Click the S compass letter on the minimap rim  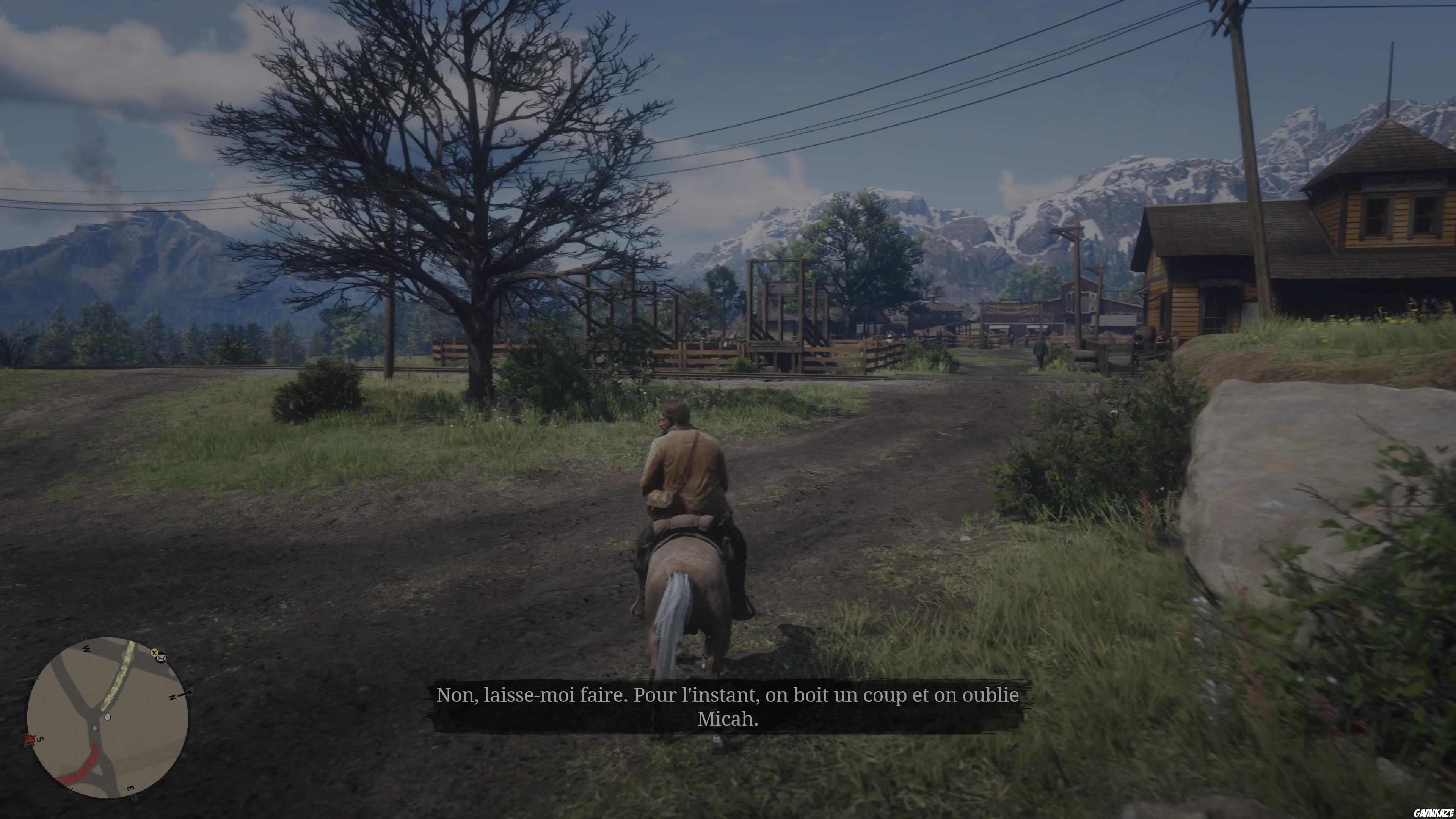40,739
